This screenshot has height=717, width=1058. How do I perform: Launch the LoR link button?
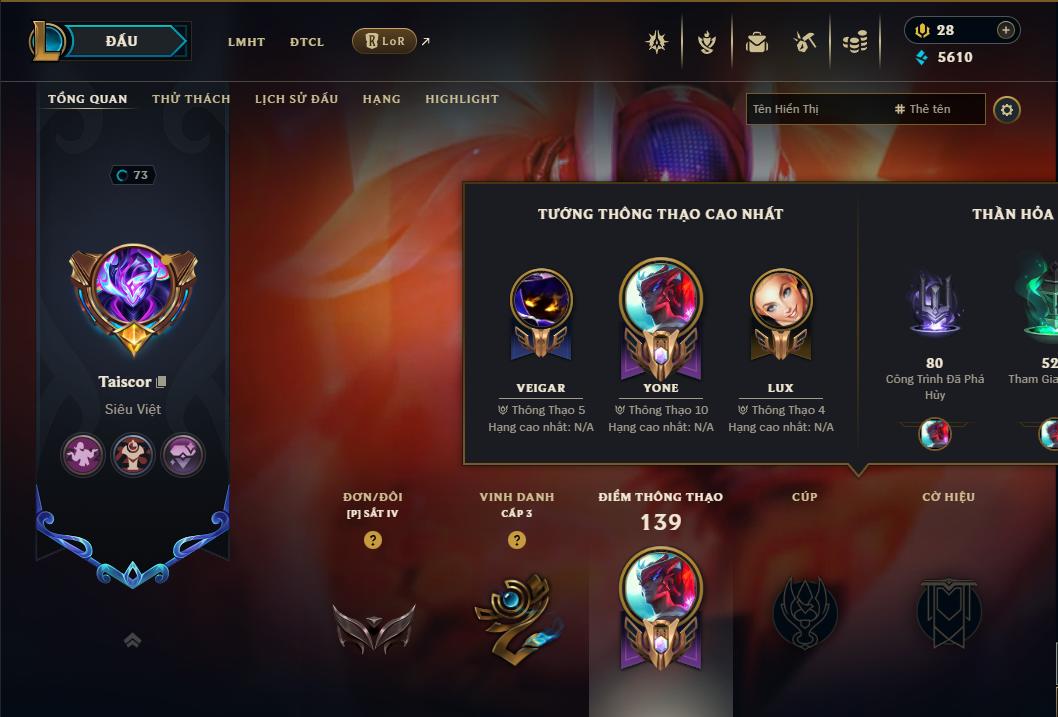coord(385,41)
